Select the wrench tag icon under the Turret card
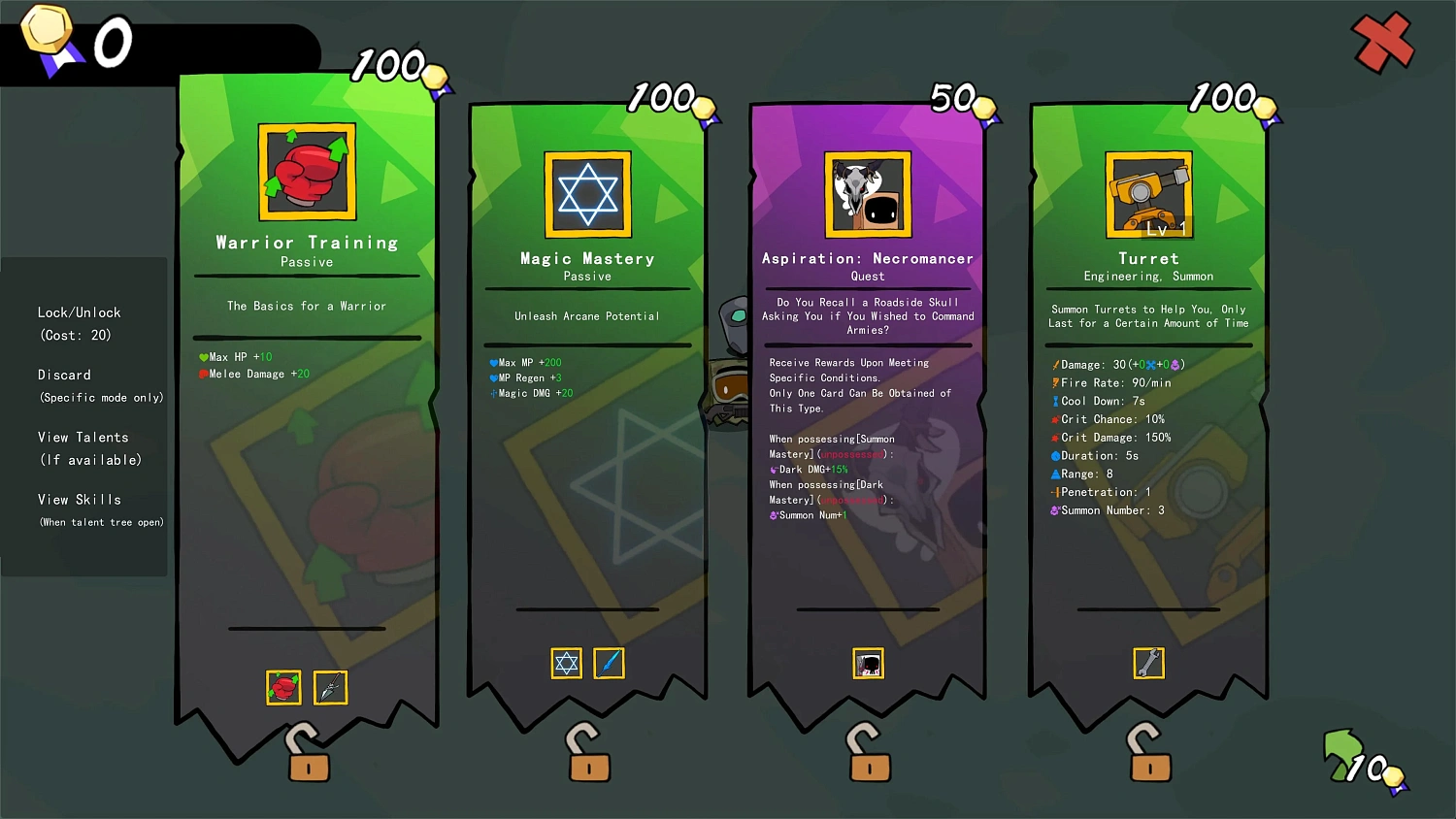The image size is (1456, 819). pos(1148,664)
